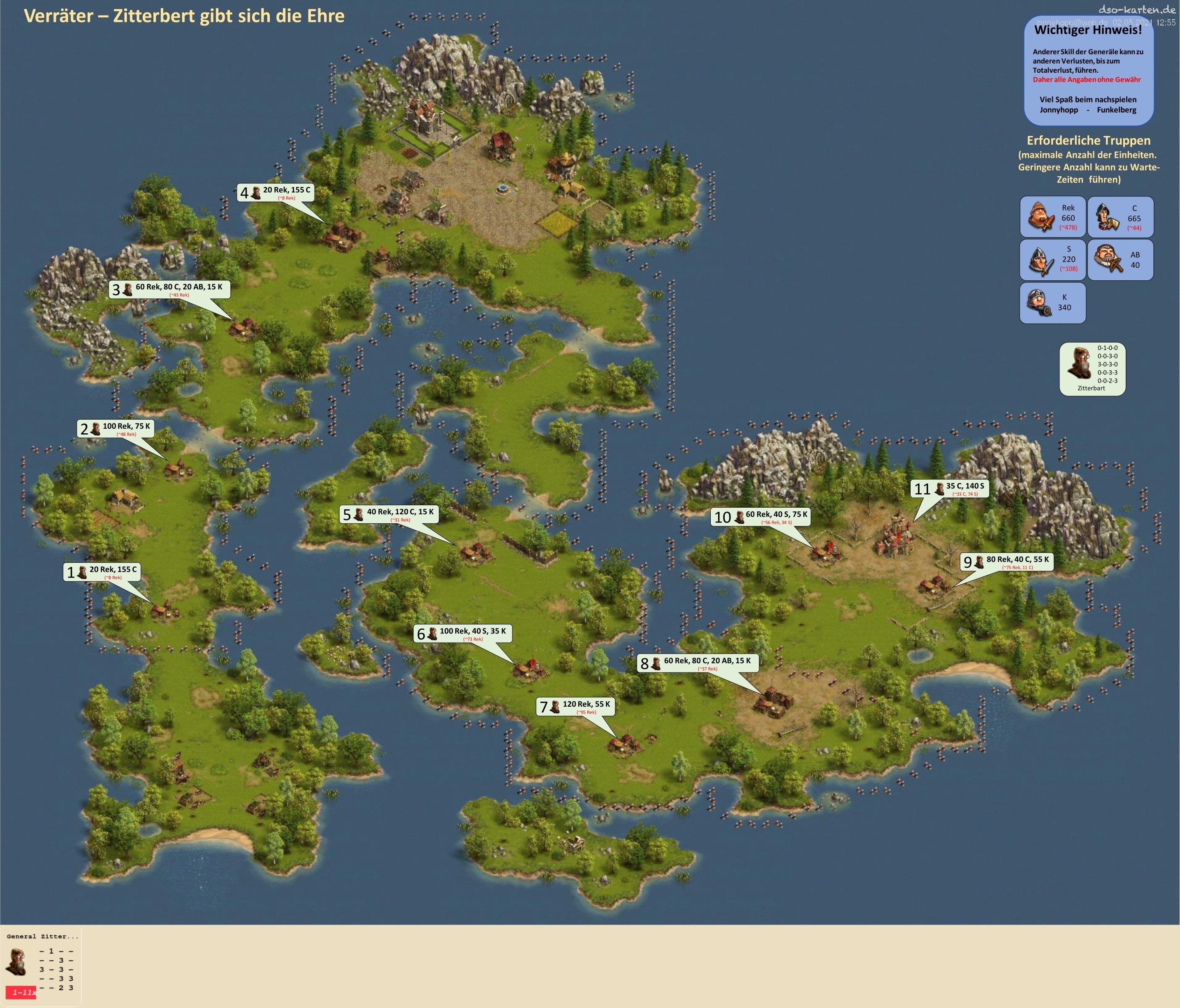This screenshot has width=1180, height=1008.
Task: Click the AB 40 troop tile
Action: point(1120,259)
